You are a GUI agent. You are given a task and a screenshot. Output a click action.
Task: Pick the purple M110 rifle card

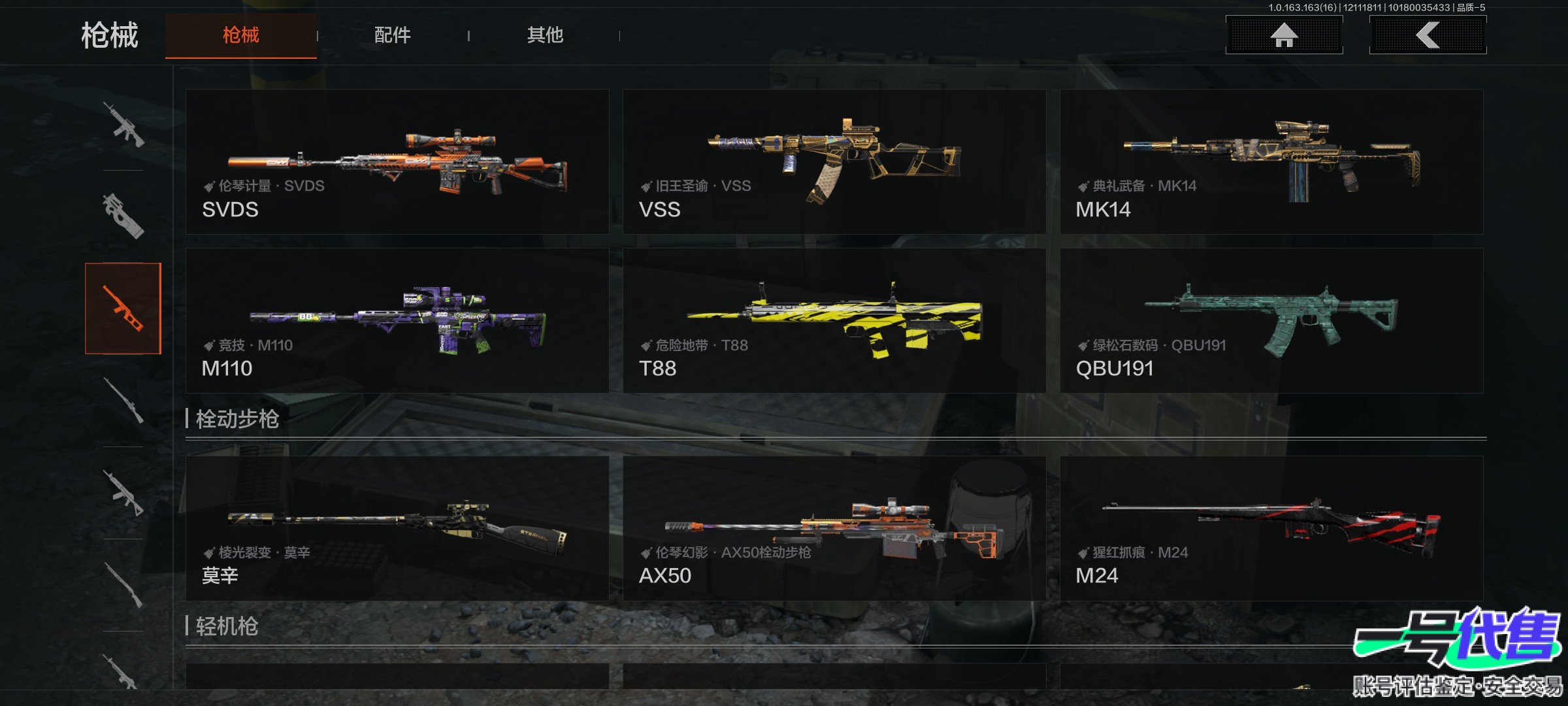[397, 320]
